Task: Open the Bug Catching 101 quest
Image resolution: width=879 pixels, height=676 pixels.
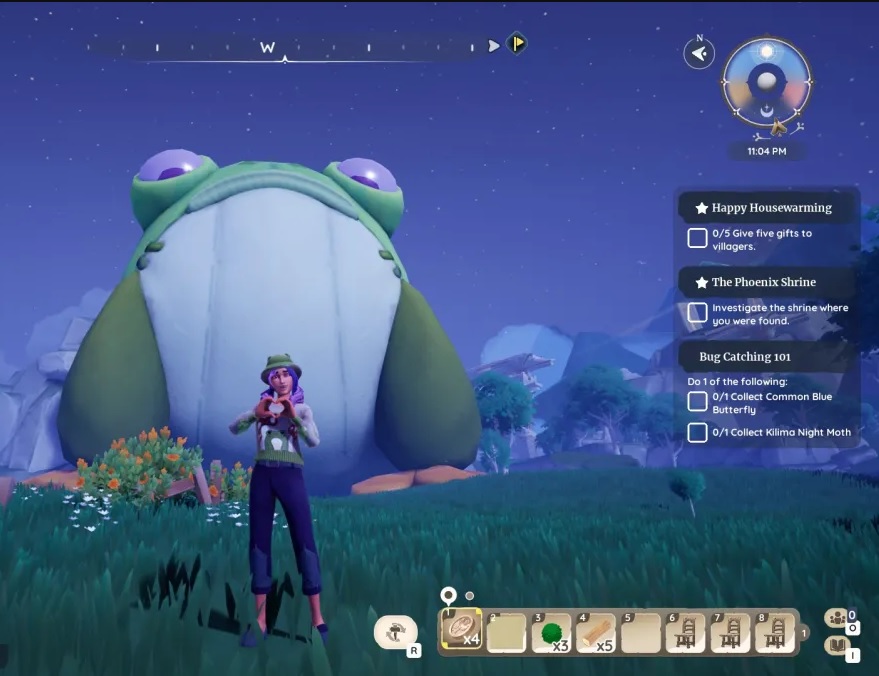Action: (x=747, y=356)
